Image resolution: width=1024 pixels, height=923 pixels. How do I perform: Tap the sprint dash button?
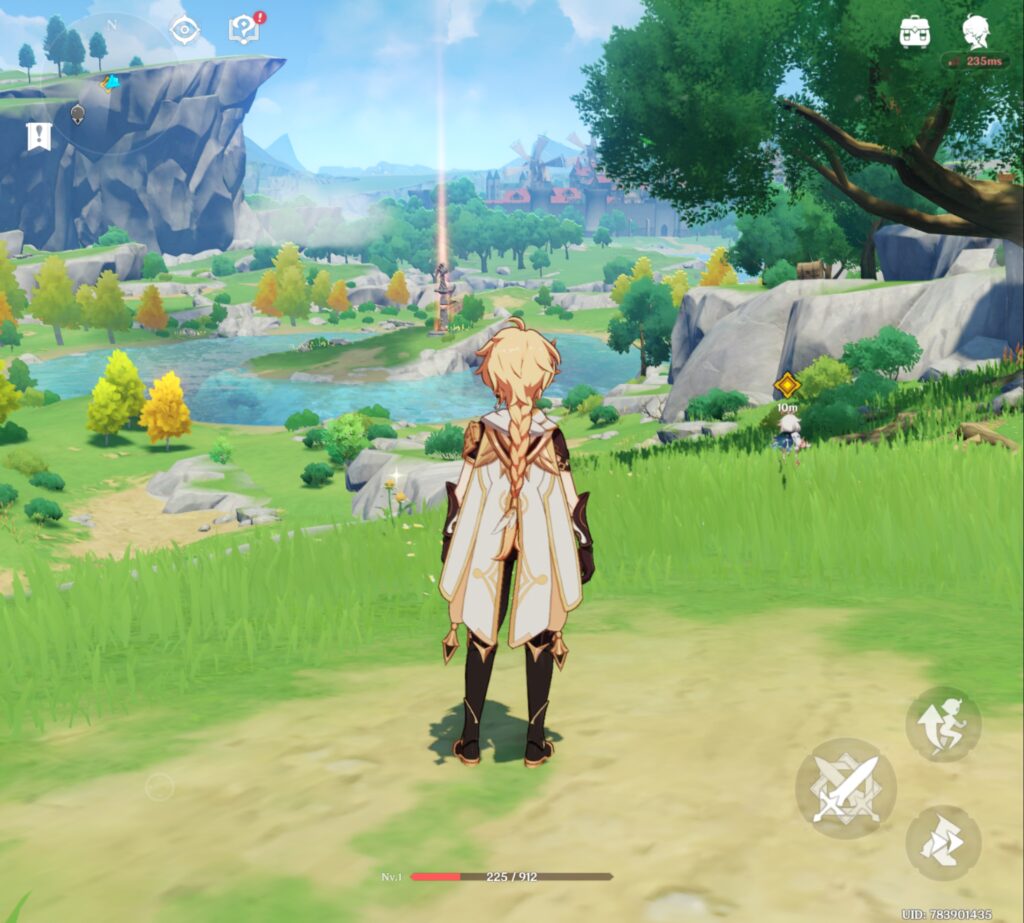pyautogui.click(x=942, y=843)
